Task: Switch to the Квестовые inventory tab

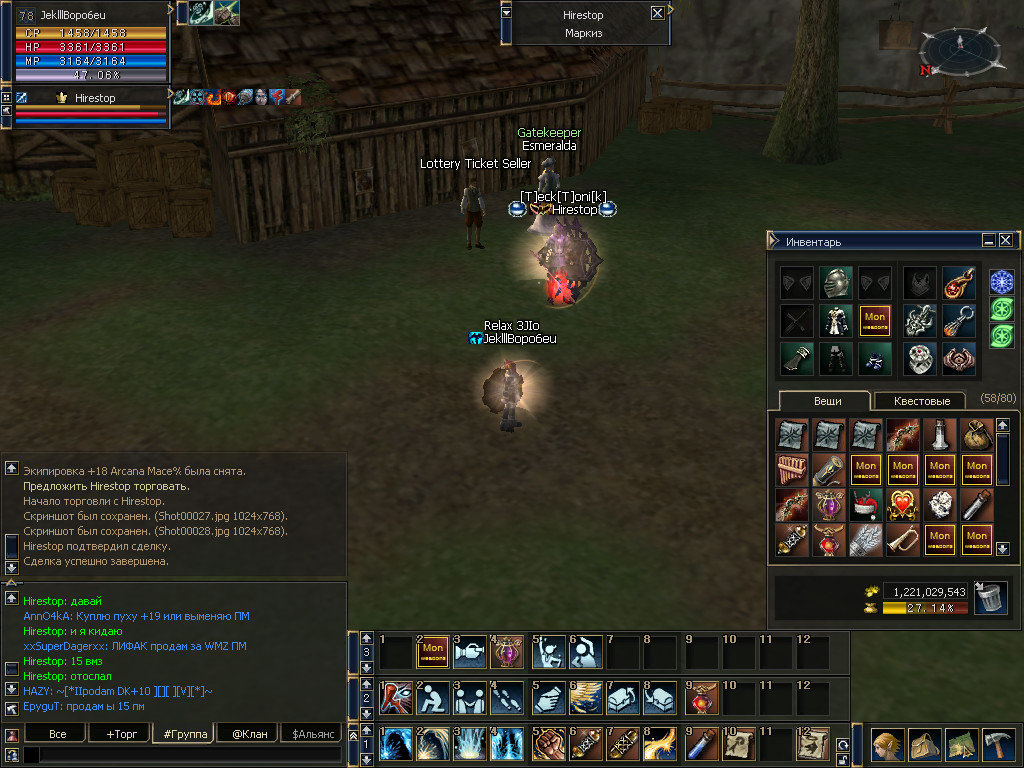Action: click(x=919, y=401)
